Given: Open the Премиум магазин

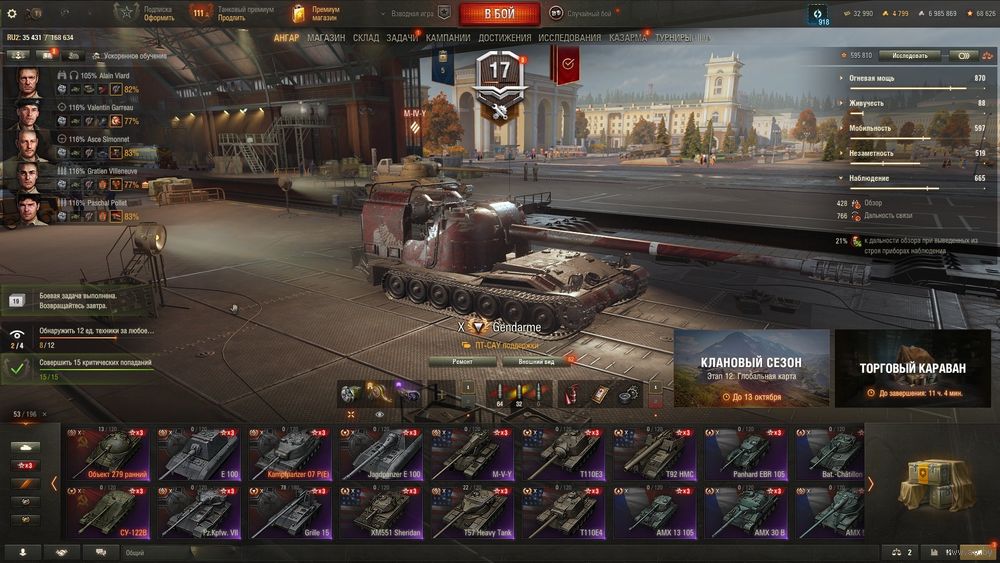Looking at the screenshot, I should click(317, 13).
